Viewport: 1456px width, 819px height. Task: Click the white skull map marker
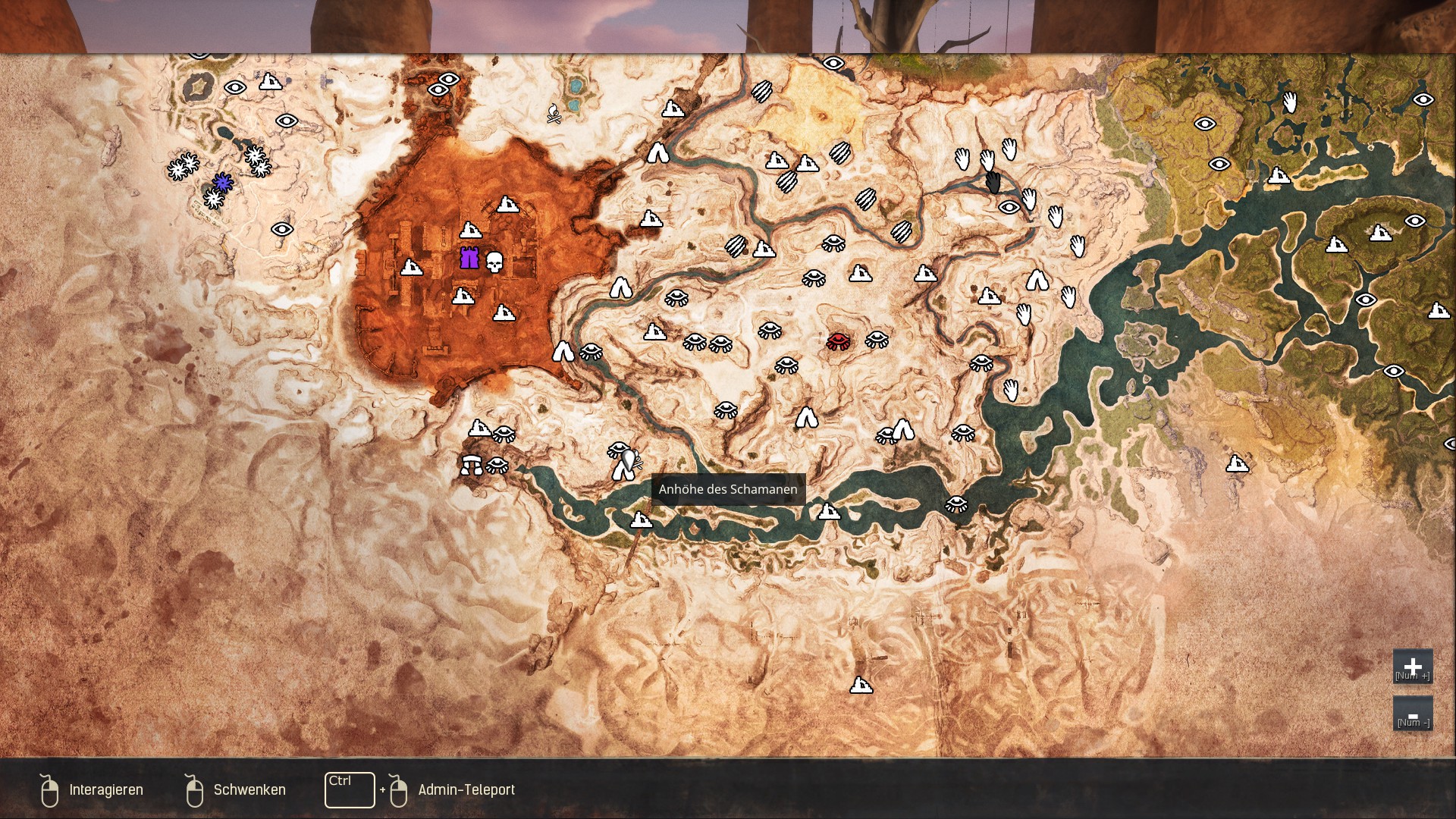pos(494,263)
